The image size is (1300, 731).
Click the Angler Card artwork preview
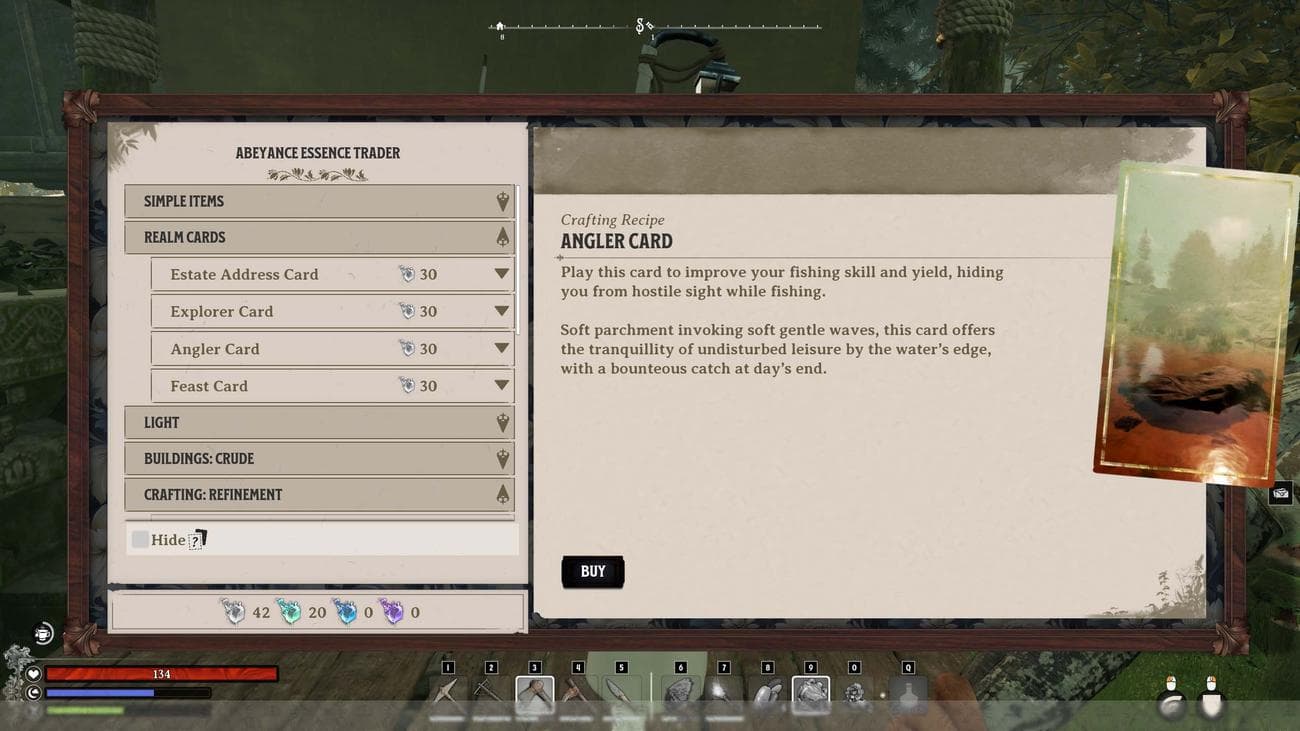pyautogui.click(x=1194, y=325)
